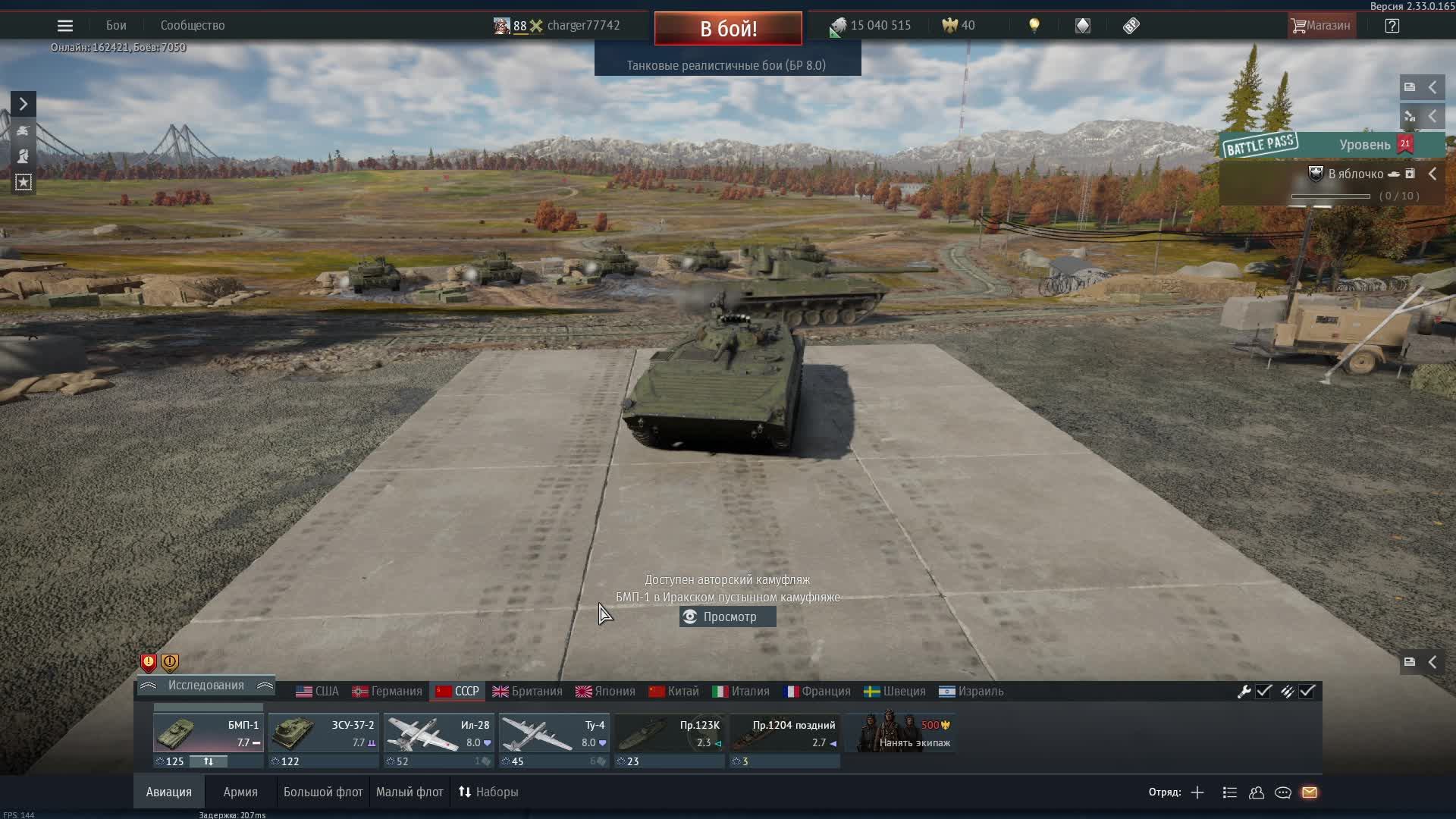Image resolution: width=1456 pixels, height=819 pixels.
Task: Open the BP coupon icon
Action: [x=1131, y=25]
